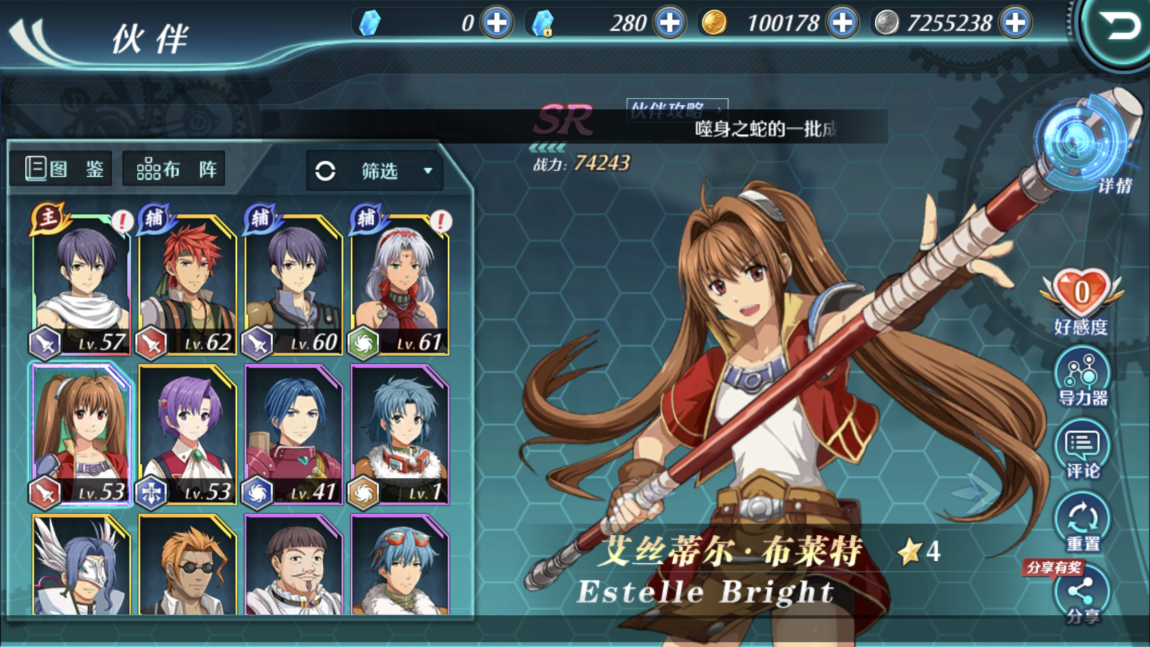The width and height of the screenshot is (1150, 647).
Task: Select the Lv.62 red-haired partner card
Action: (186, 287)
